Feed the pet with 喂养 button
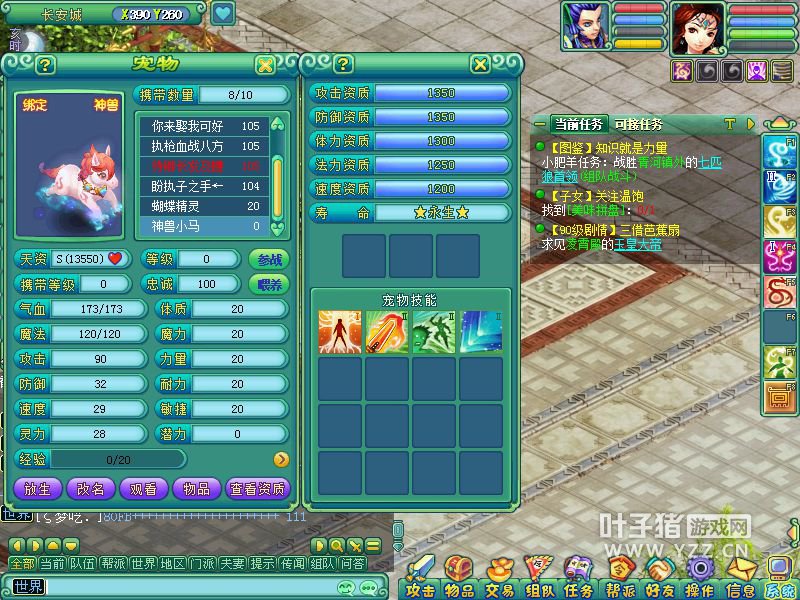 coord(267,284)
